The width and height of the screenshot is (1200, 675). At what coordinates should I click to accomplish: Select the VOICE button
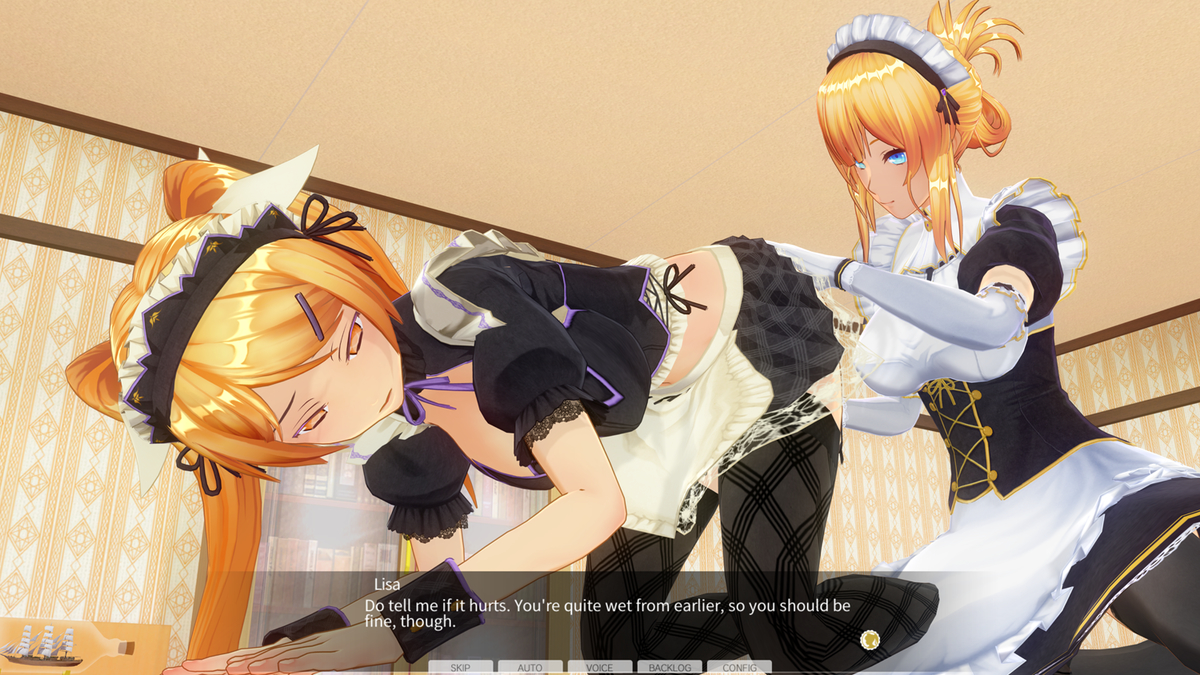600,667
